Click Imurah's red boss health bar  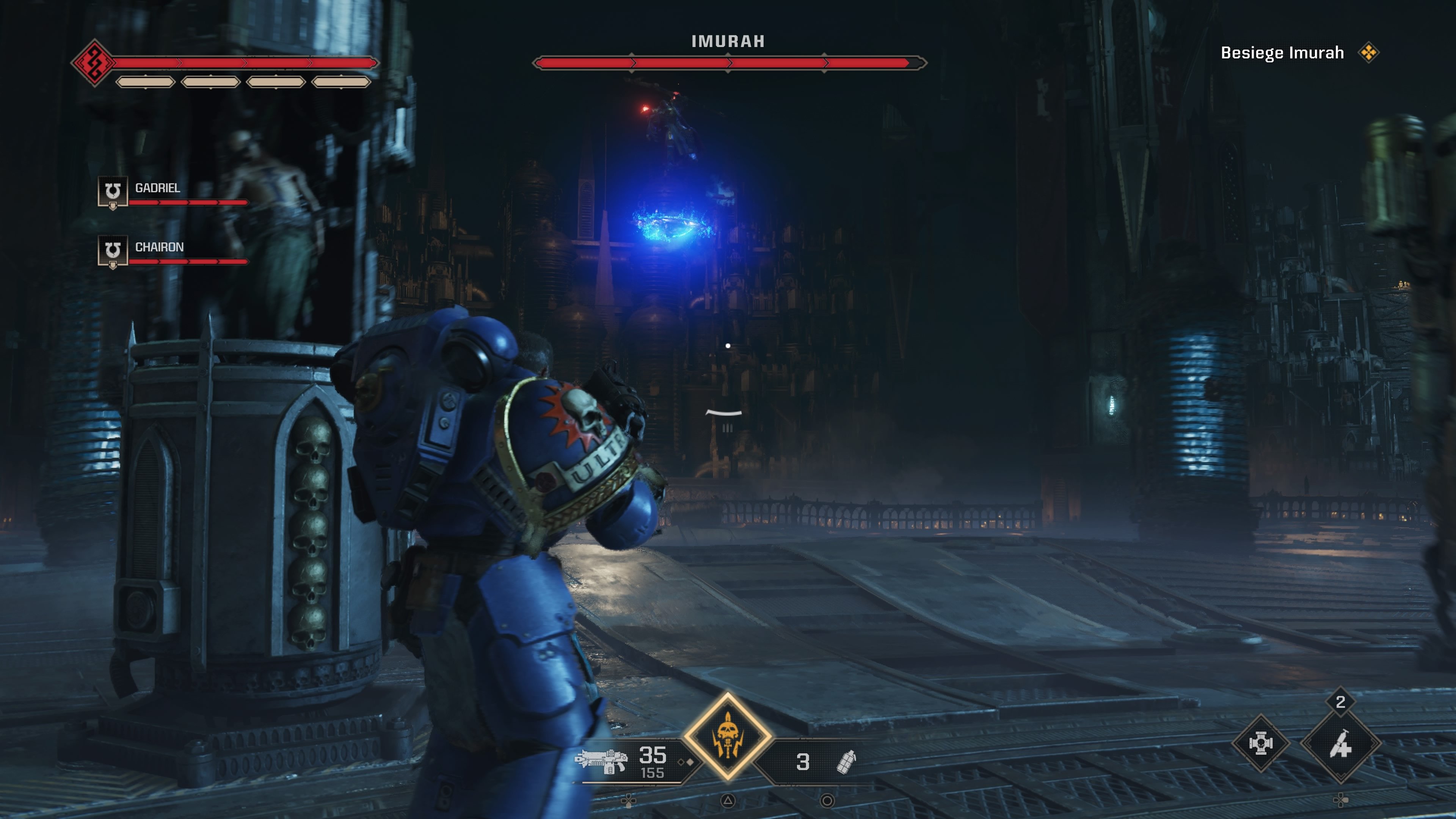click(728, 63)
